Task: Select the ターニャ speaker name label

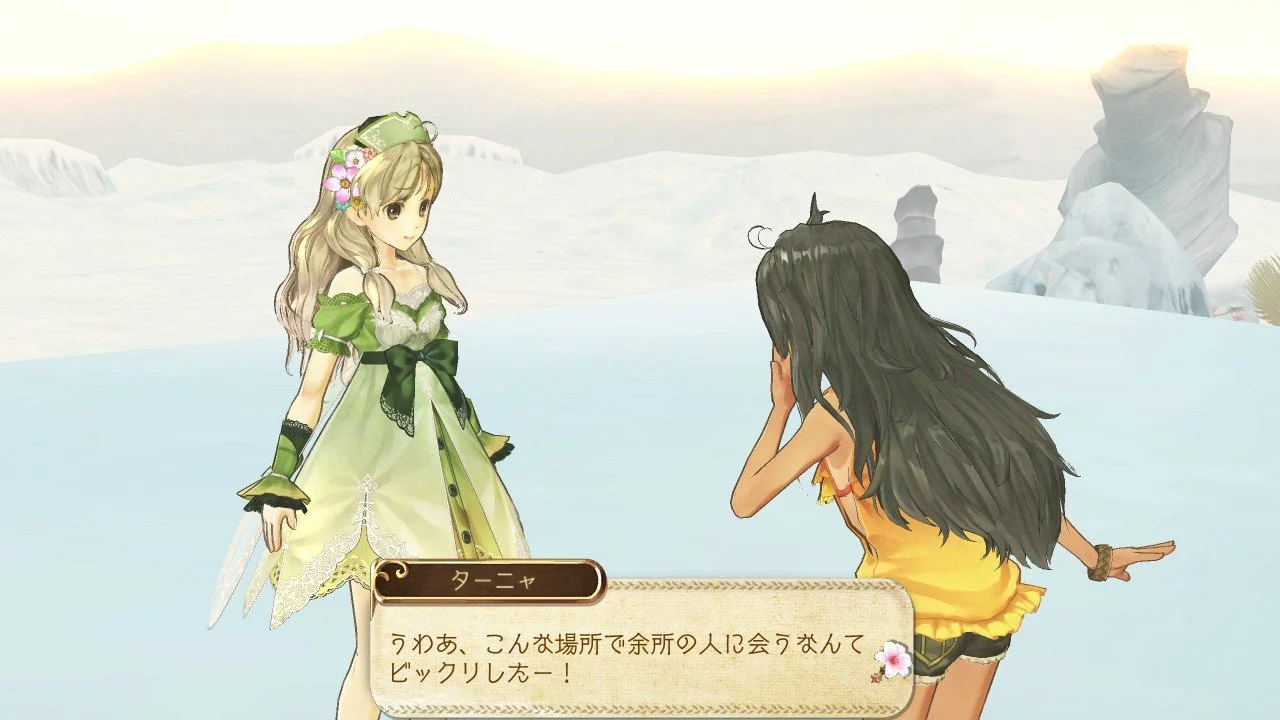Action: pyautogui.click(x=494, y=578)
